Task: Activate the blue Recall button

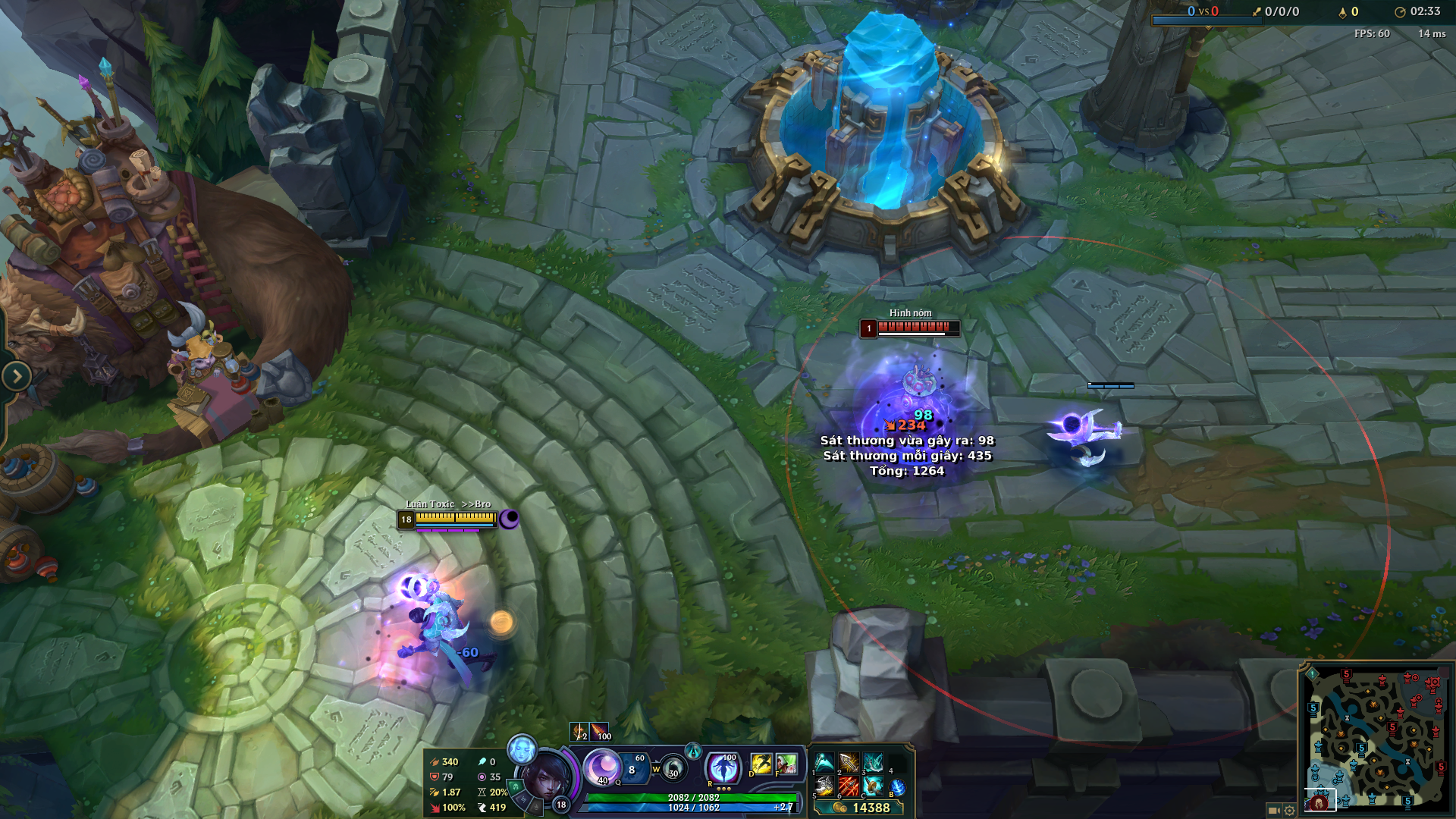Action: pyautogui.click(x=898, y=788)
